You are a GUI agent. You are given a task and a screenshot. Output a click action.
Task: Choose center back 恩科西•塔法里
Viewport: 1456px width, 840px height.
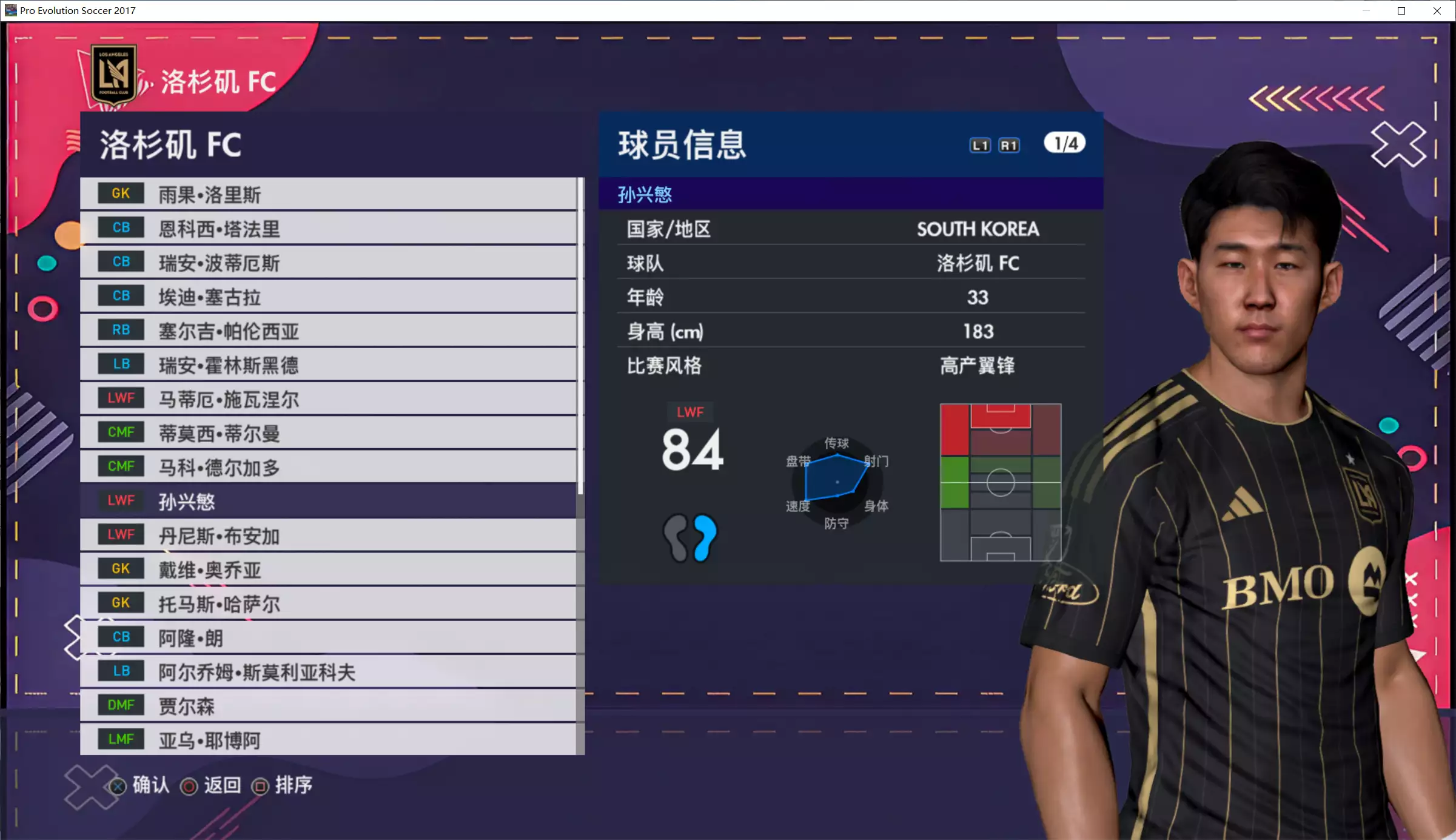coord(327,229)
